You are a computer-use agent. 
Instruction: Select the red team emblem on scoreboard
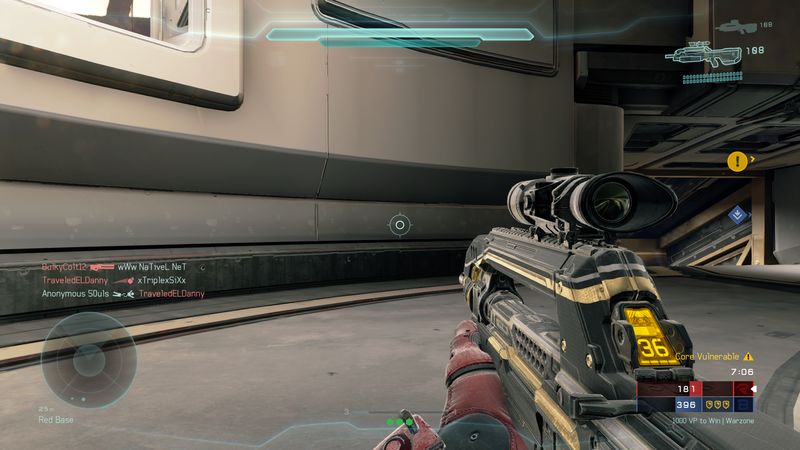click(742, 388)
